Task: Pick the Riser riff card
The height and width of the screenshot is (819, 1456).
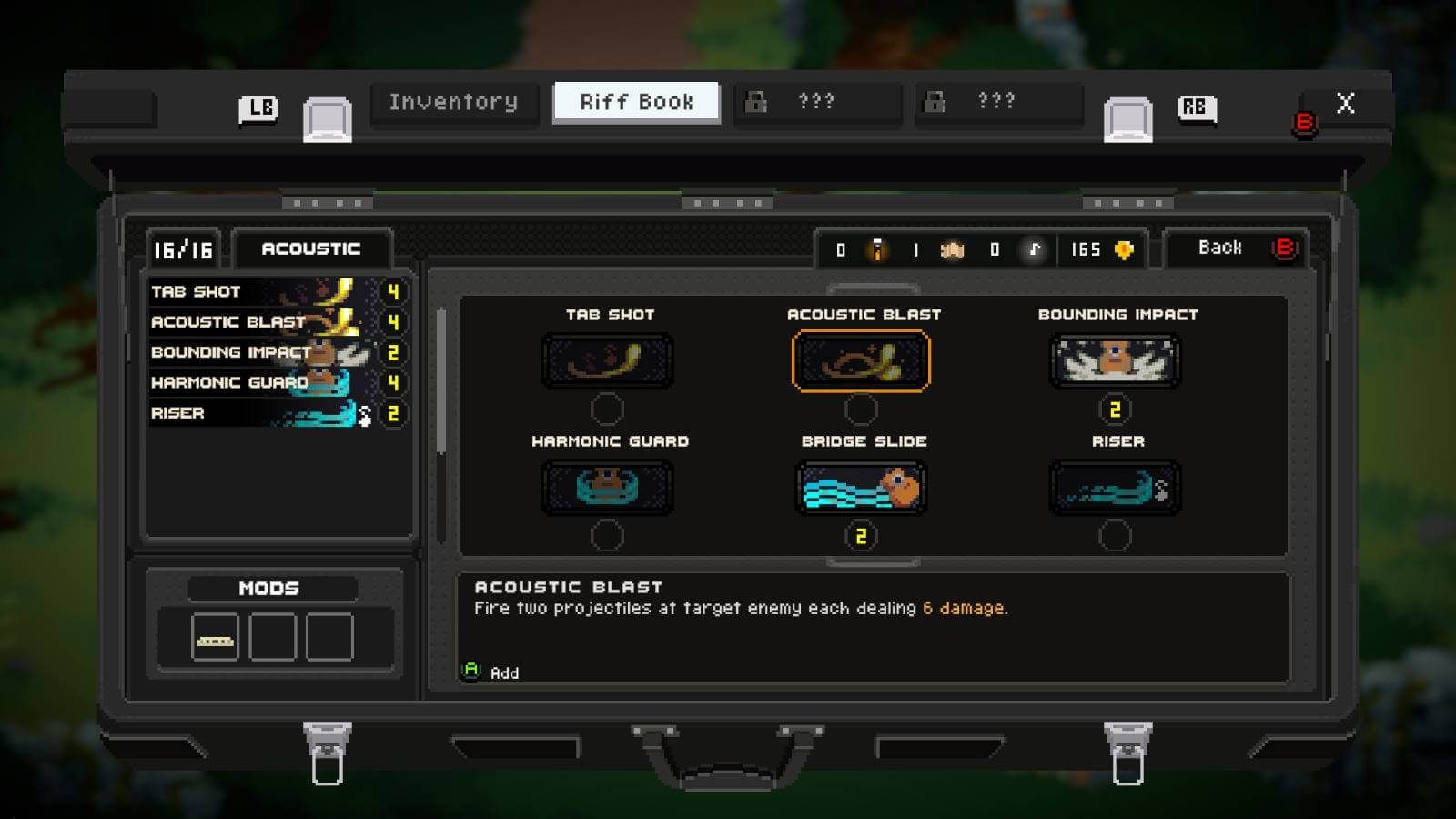Action: [x=1116, y=488]
